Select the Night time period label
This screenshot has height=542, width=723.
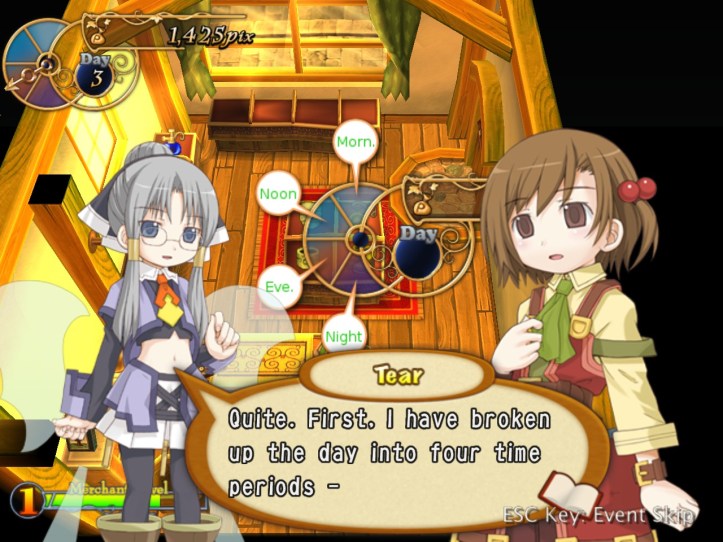(x=343, y=337)
